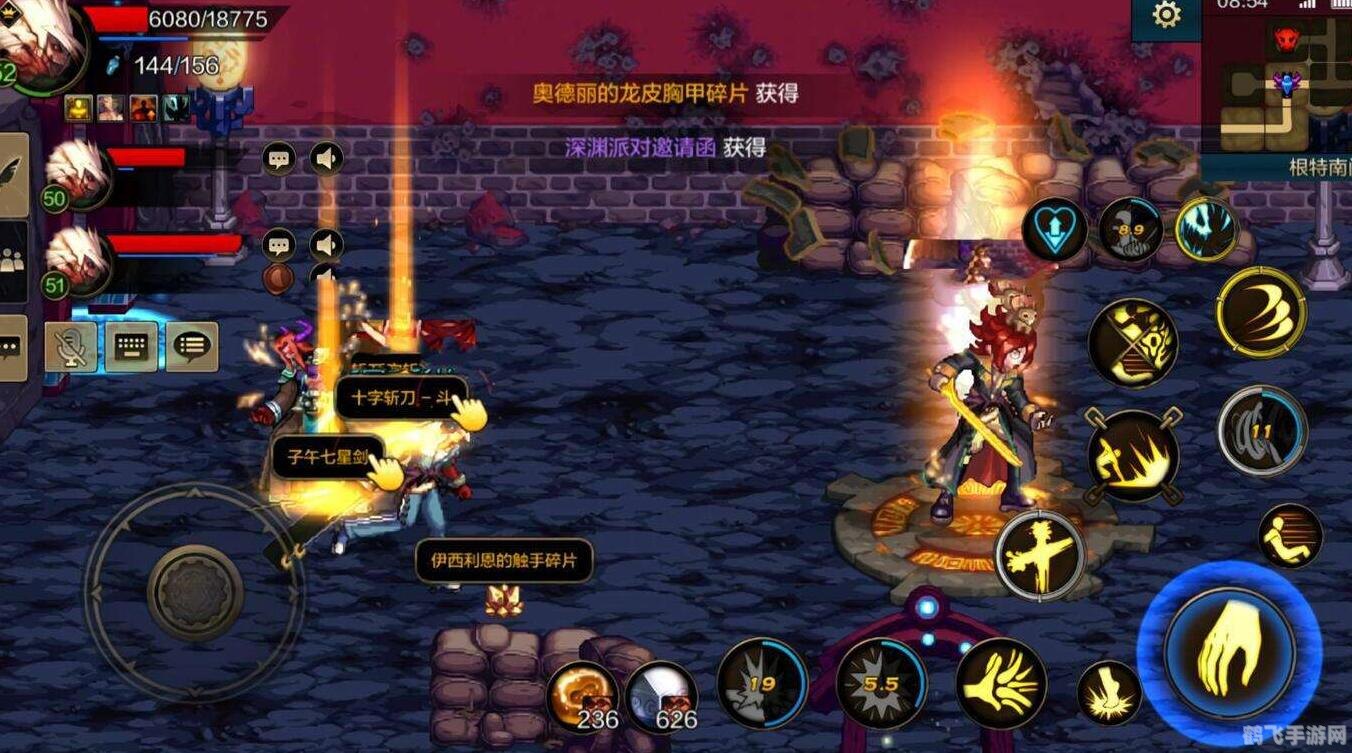The image size is (1352, 753).
Task: Trigger the spectral face buff skill
Action: [1206, 229]
